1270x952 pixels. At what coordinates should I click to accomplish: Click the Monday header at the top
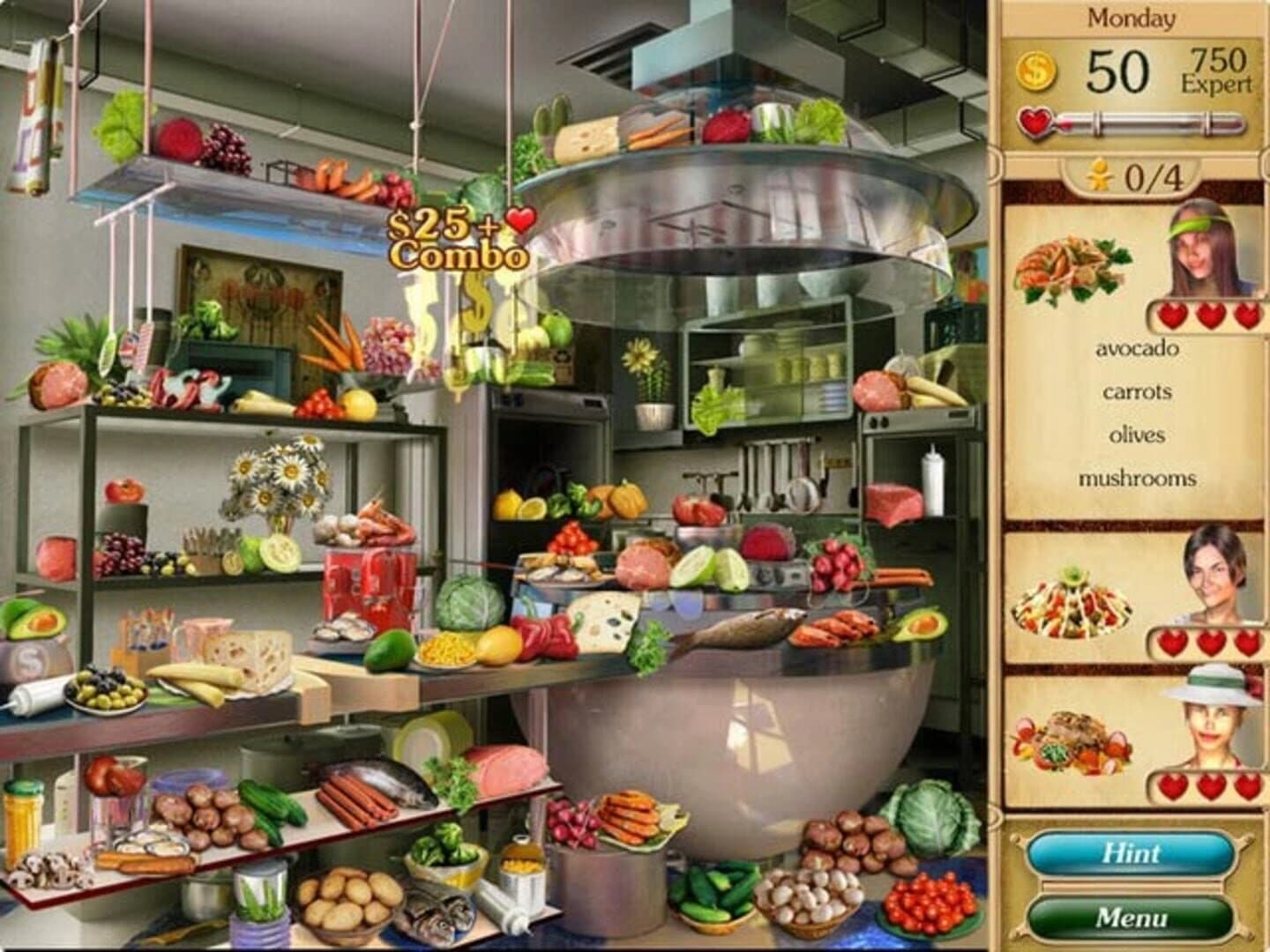click(x=1132, y=16)
